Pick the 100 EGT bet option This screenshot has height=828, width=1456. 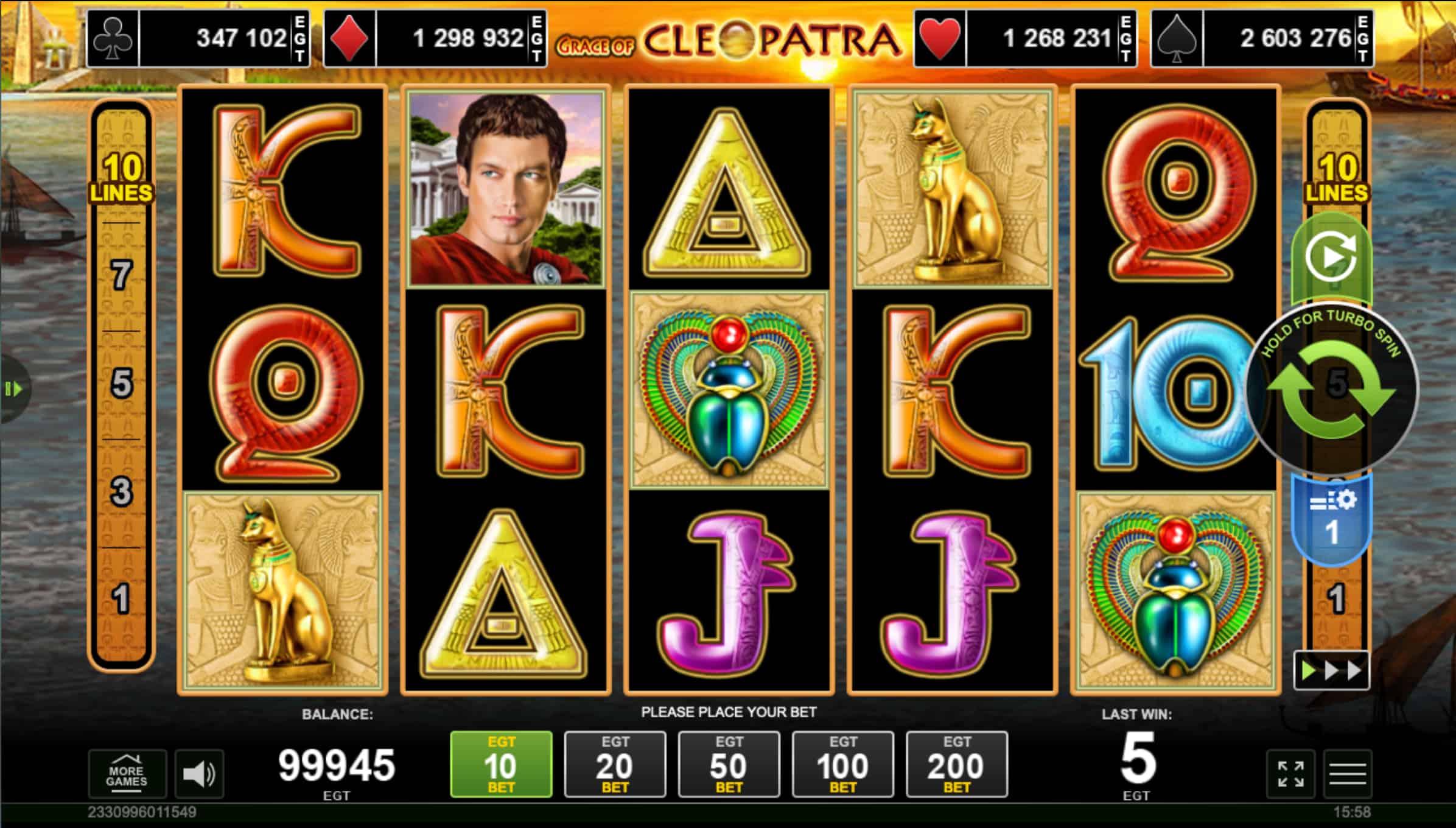842,764
